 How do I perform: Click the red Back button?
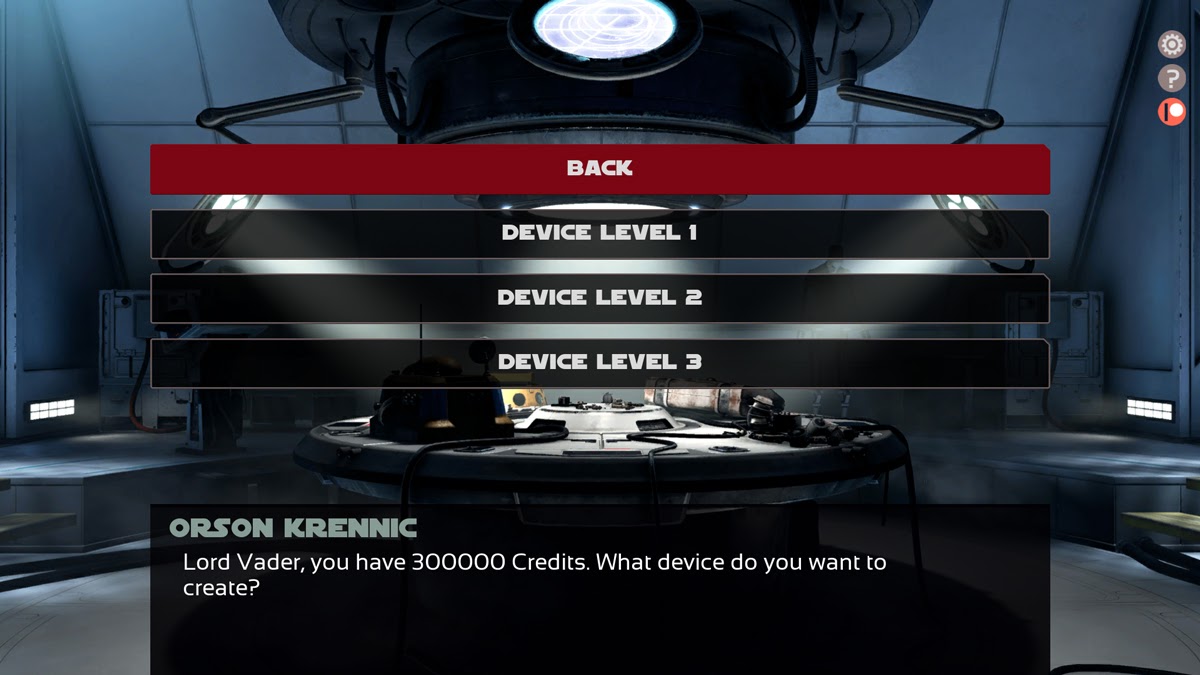(x=600, y=168)
